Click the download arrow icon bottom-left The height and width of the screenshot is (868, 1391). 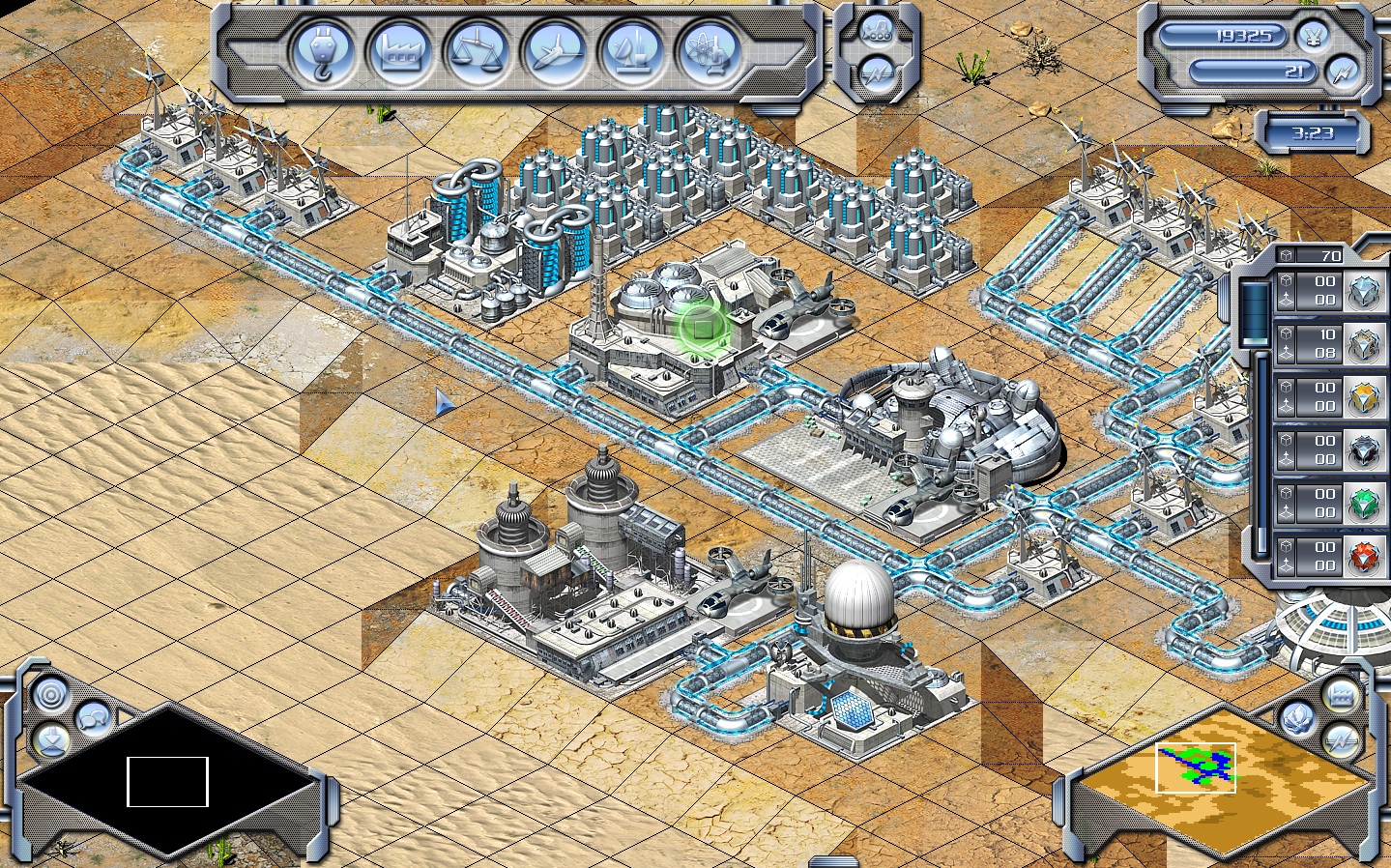[53, 742]
